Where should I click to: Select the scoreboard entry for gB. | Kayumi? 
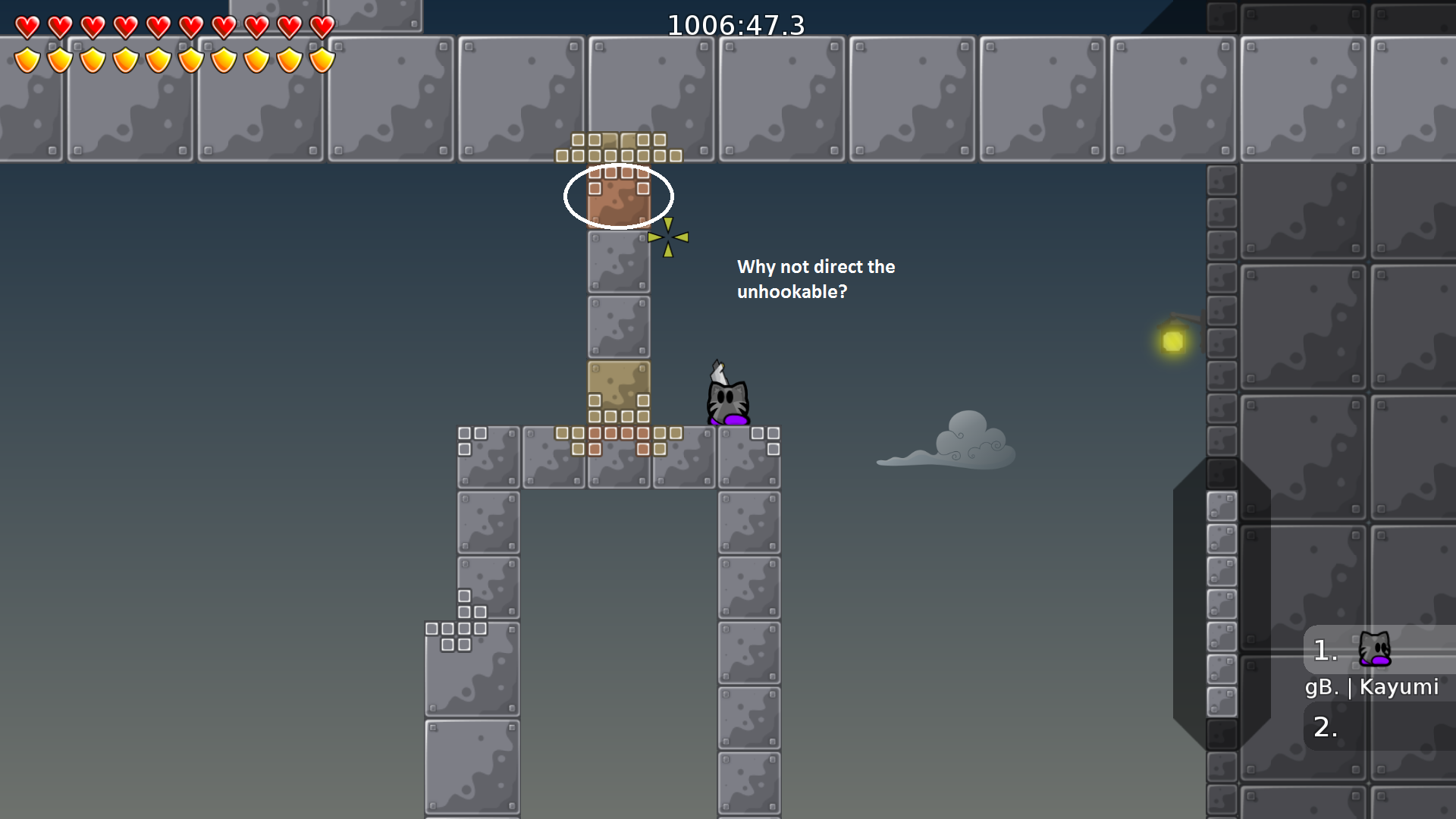[x=1371, y=687]
